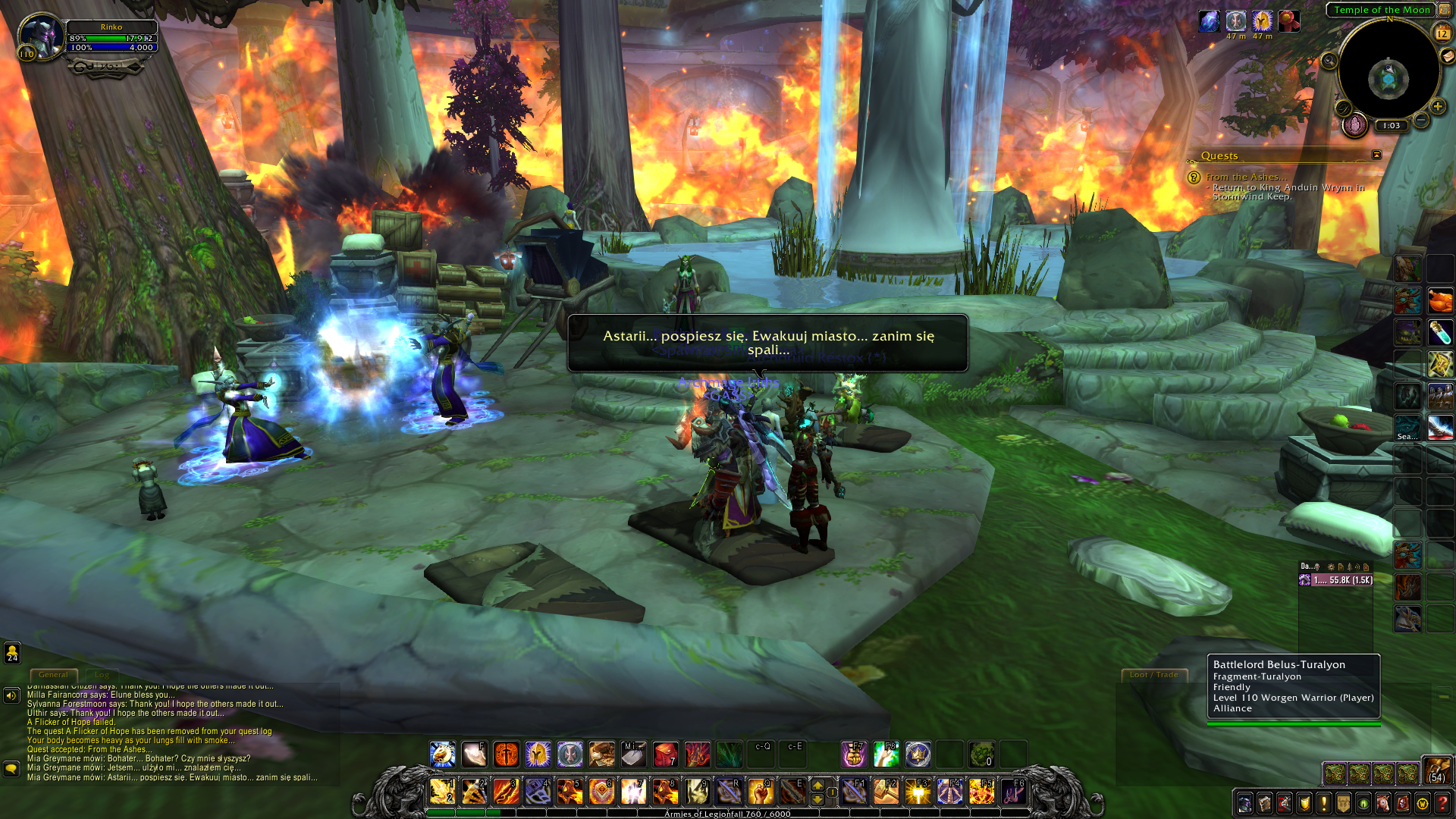Image resolution: width=1456 pixels, height=819 pixels.
Task: Click Rinko's player portrait
Action: tap(39, 36)
